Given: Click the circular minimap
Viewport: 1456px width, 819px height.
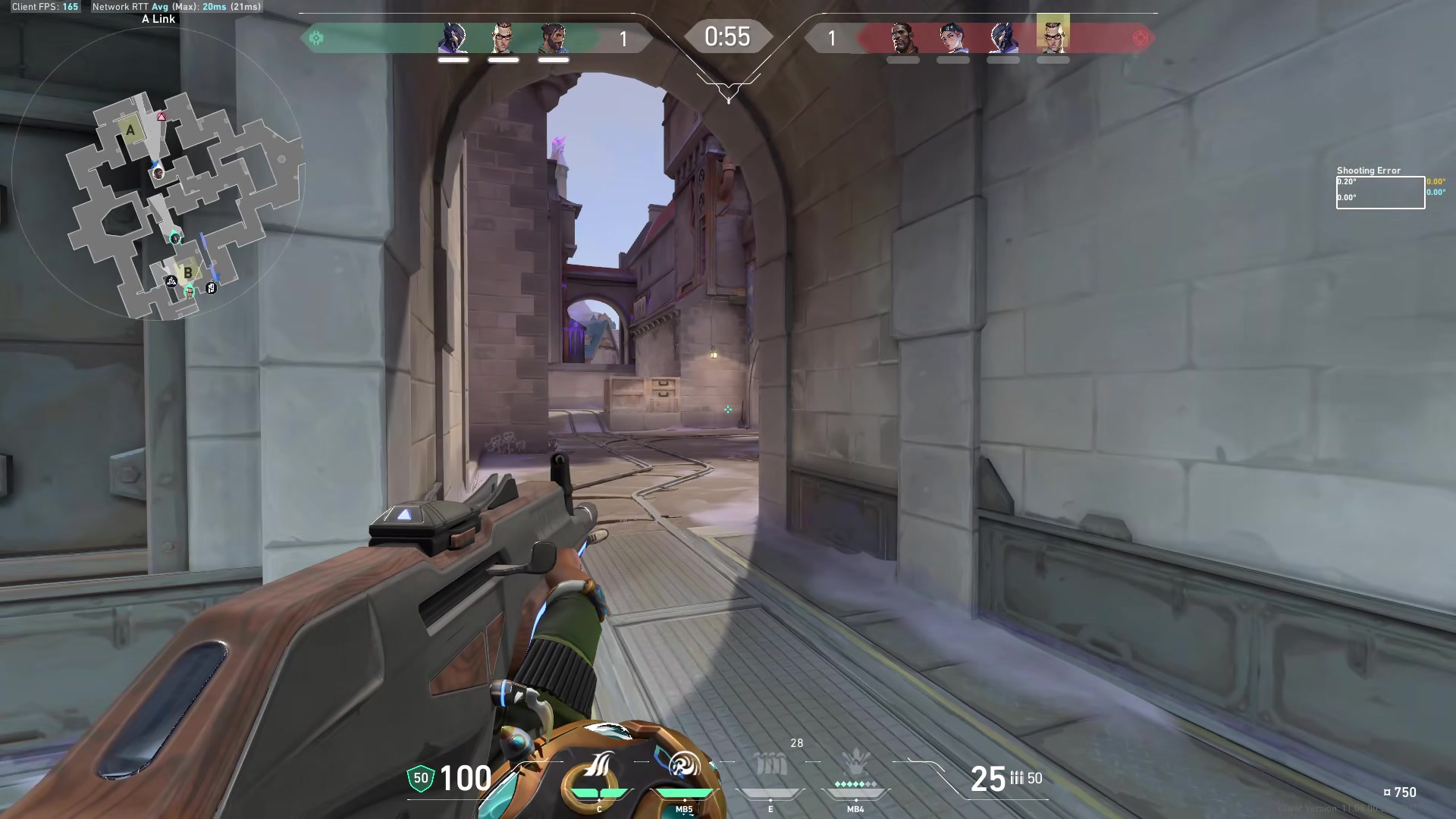Looking at the screenshot, I should tap(158, 176).
